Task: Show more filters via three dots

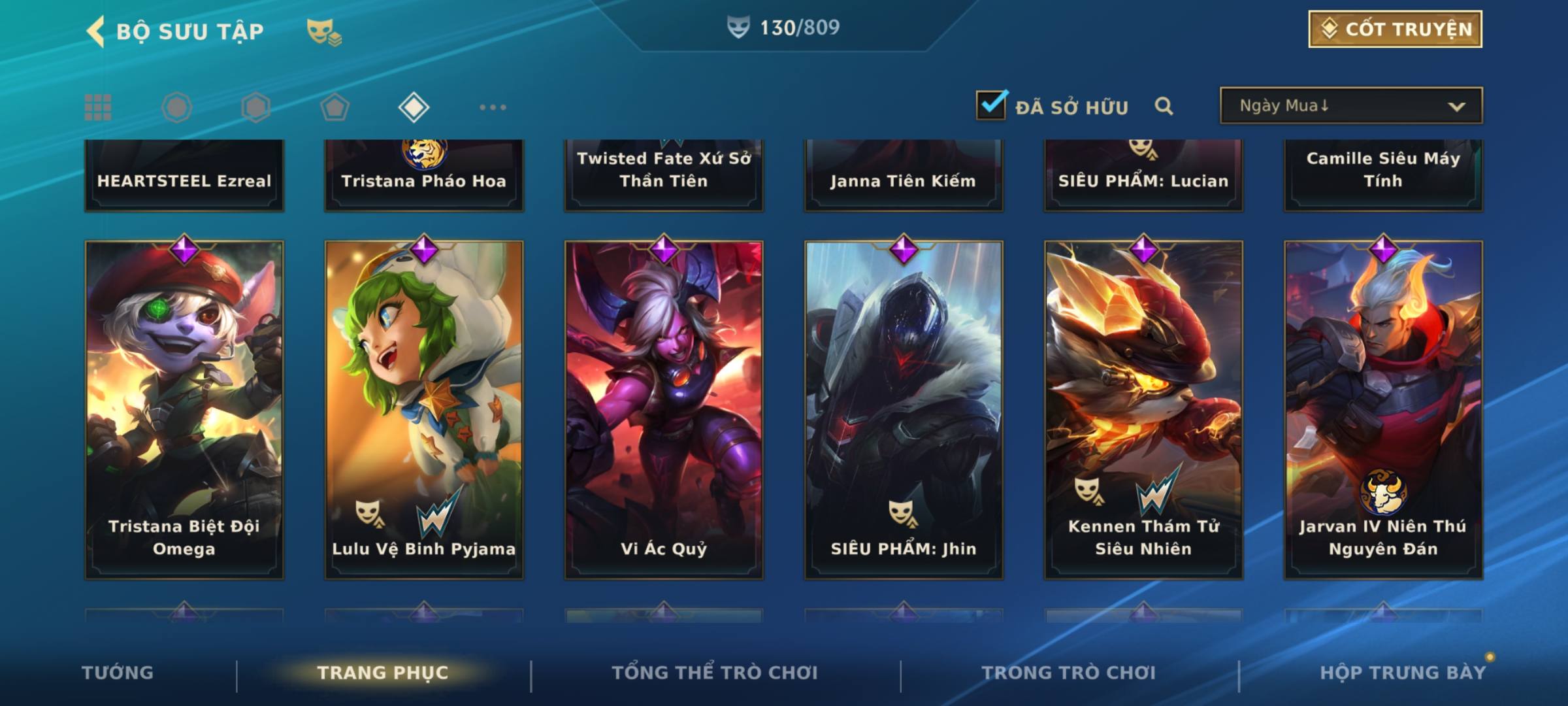Action: point(493,107)
